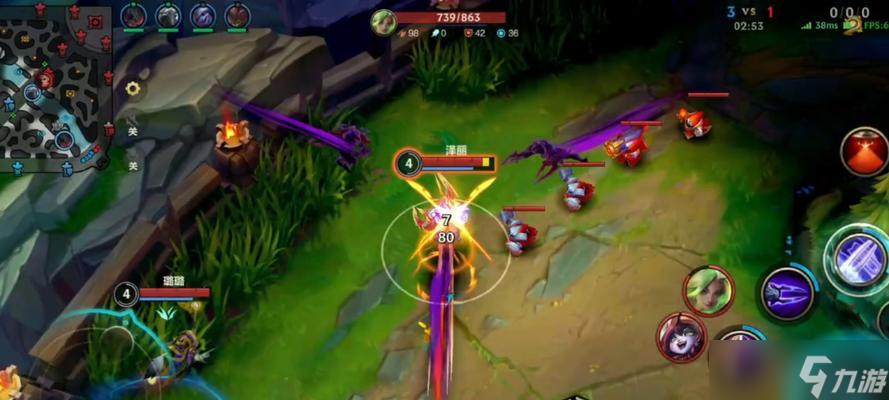This screenshot has height=400, width=889.
Task: Select the first teammate portrait at top
Action: pos(134,16)
